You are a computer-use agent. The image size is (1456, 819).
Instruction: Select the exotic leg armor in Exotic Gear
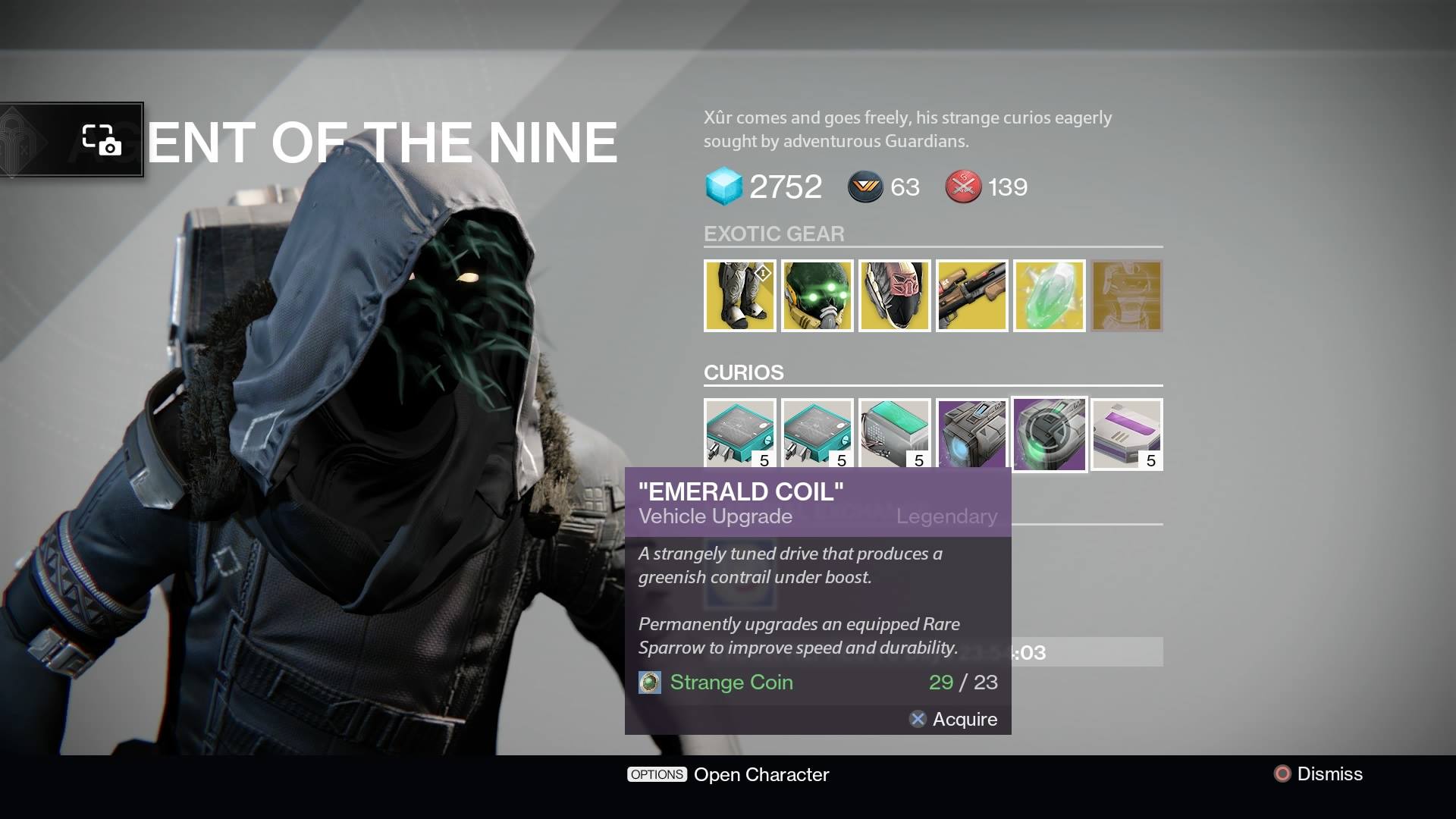tap(739, 296)
